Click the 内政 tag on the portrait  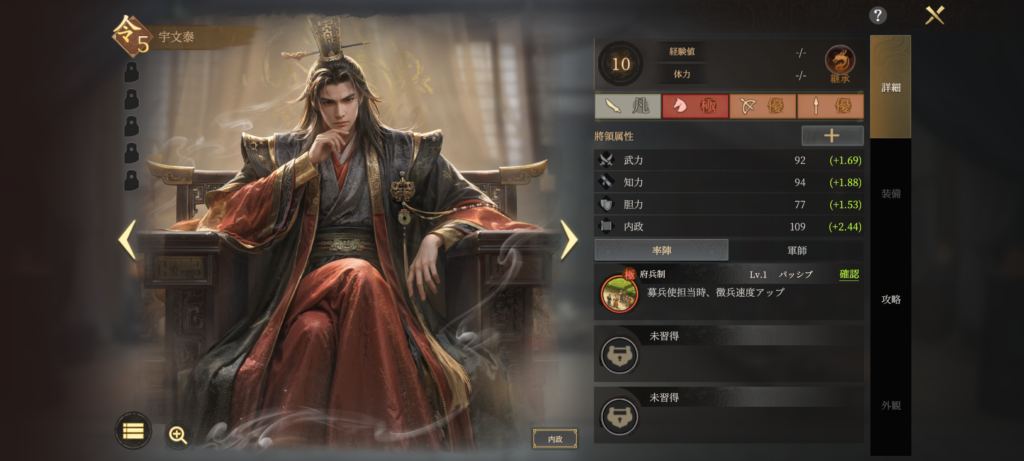point(554,438)
